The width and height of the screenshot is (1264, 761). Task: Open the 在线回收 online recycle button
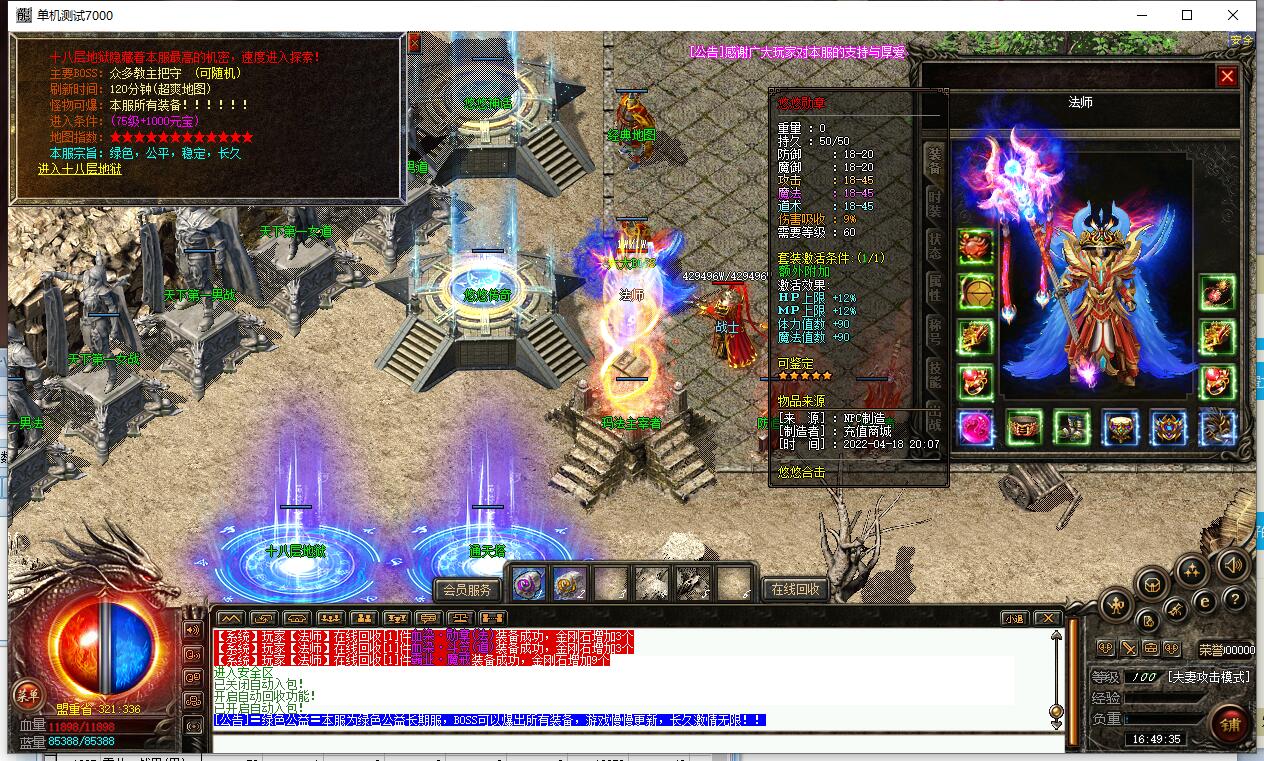(796, 589)
